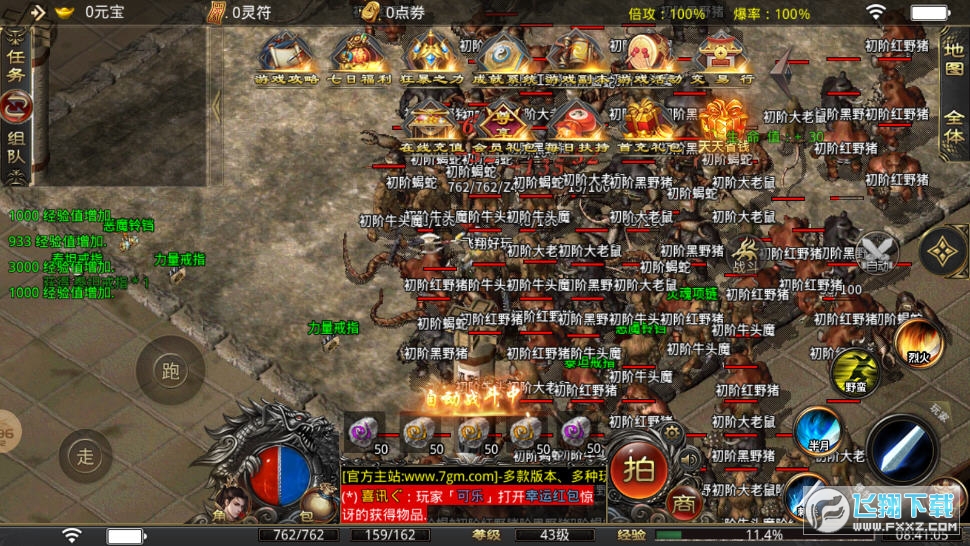Tap the large sword attack button
The height and width of the screenshot is (546, 970).
tap(902, 449)
